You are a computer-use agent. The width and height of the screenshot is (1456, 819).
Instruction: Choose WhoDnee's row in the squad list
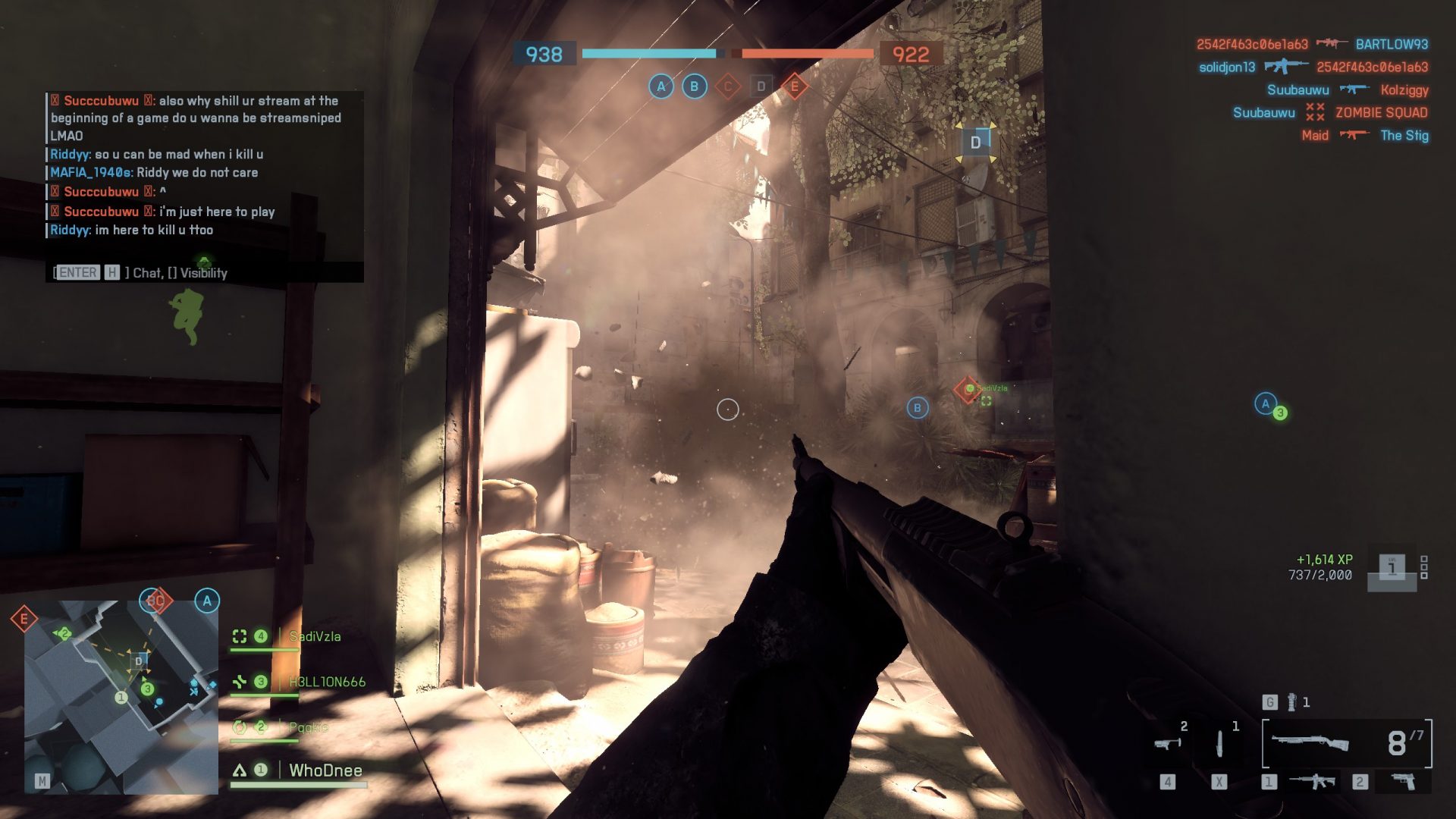click(x=325, y=770)
